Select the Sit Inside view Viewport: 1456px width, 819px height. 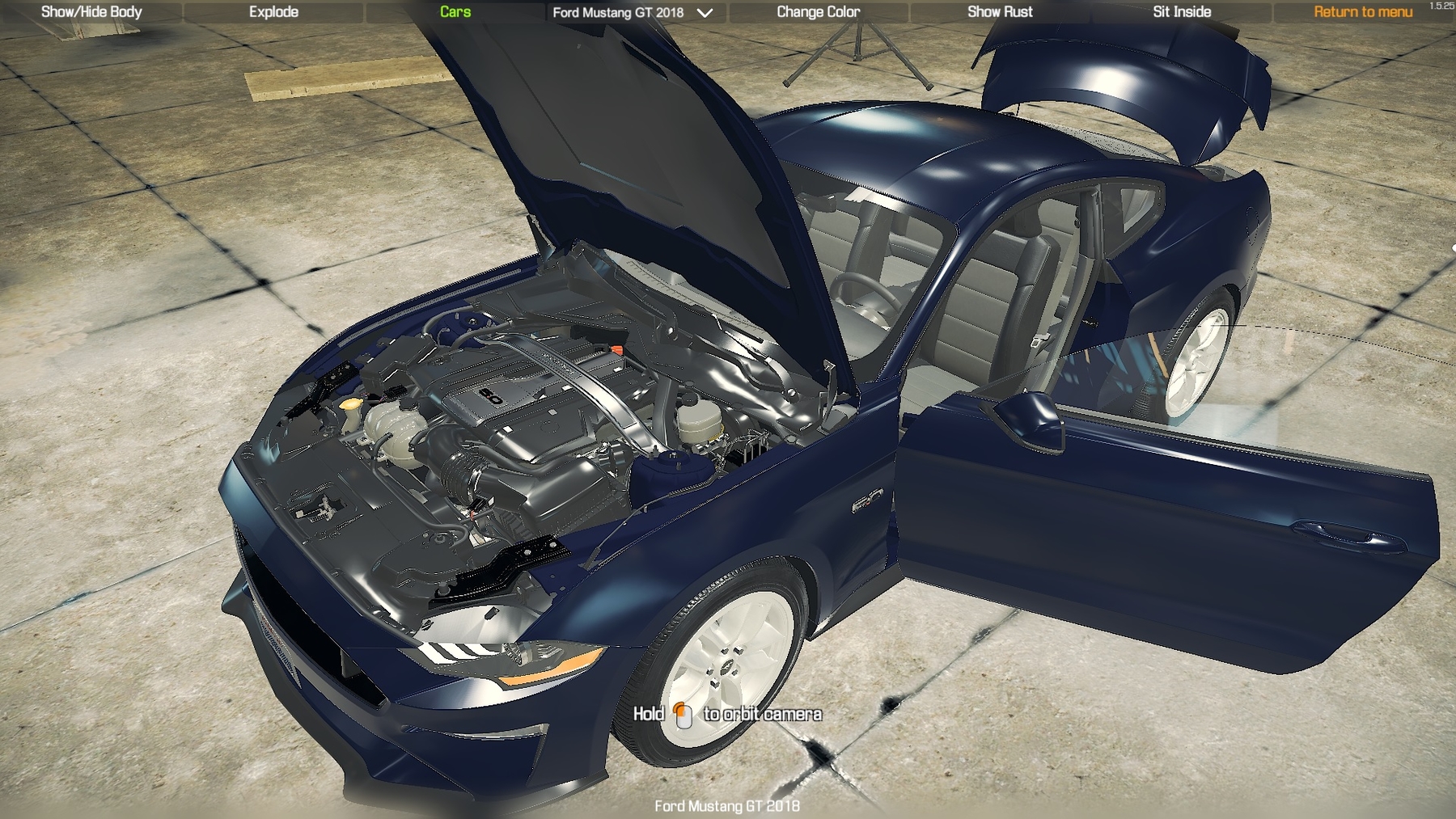click(x=1182, y=12)
